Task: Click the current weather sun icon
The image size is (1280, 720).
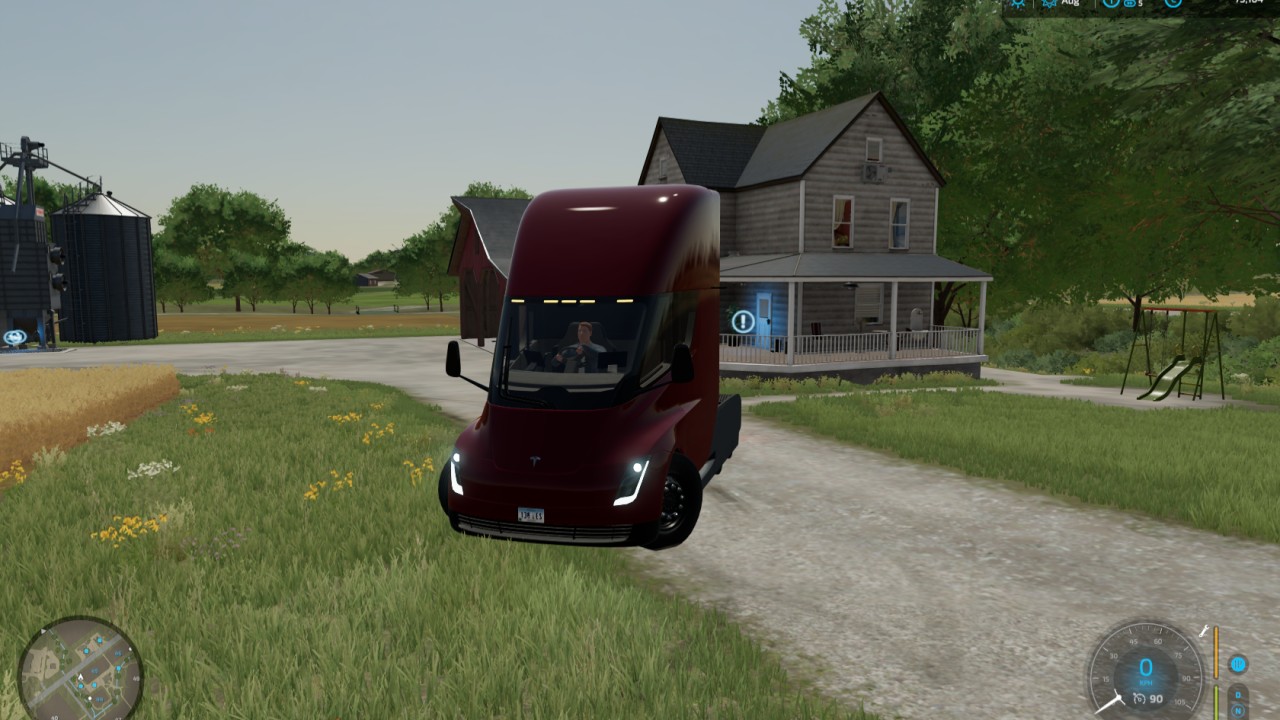Action: [x=1018, y=4]
